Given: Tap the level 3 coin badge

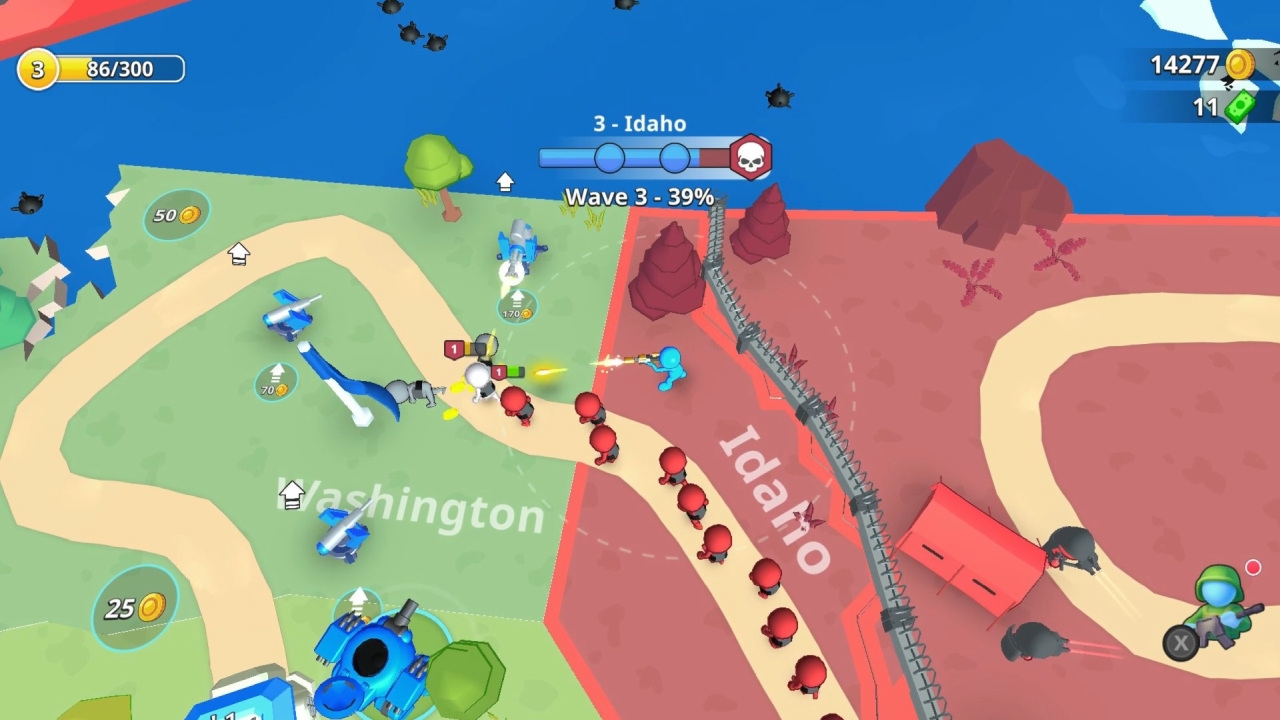Looking at the screenshot, I should [x=37, y=69].
